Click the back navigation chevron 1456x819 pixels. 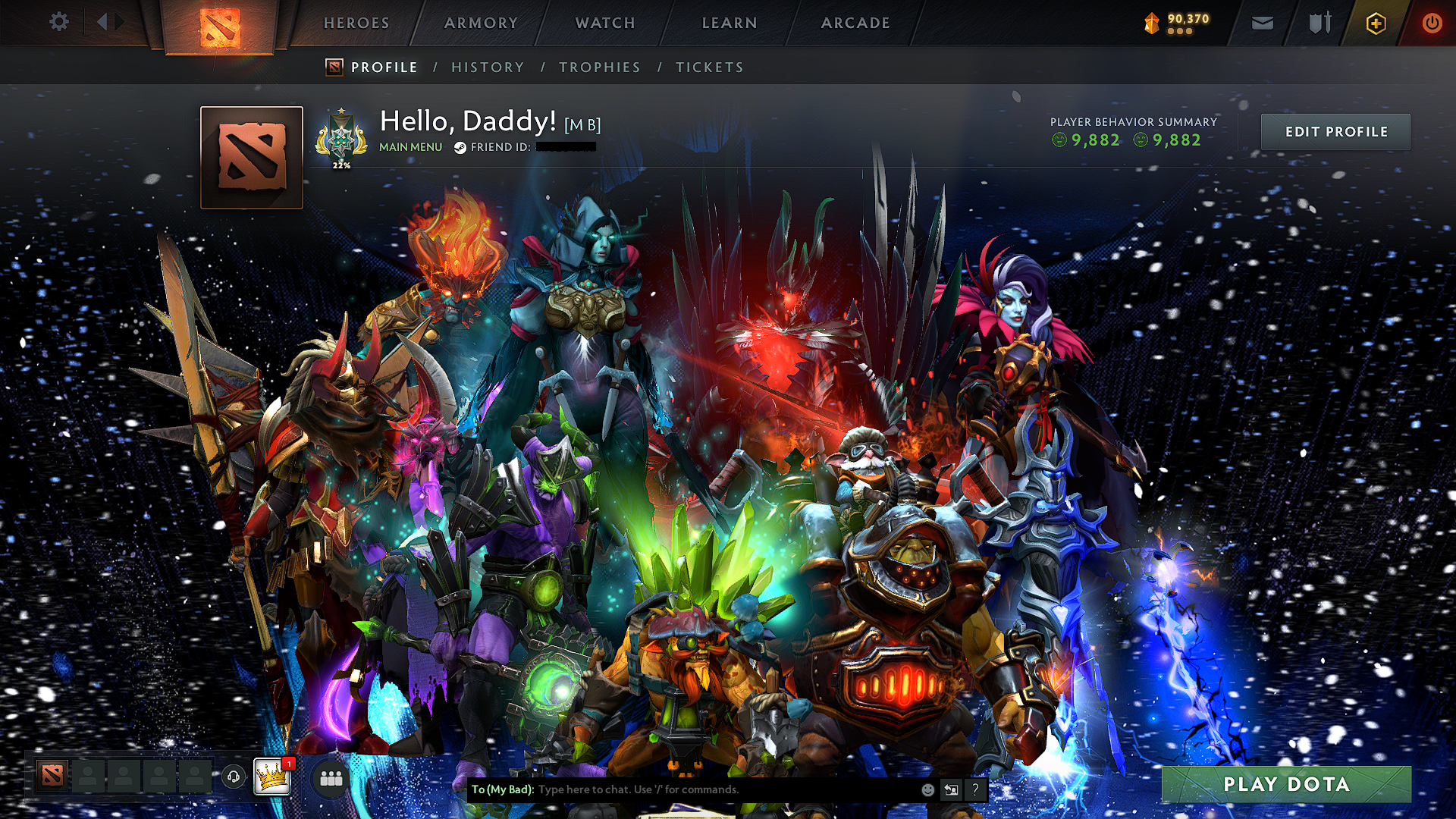[102, 22]
